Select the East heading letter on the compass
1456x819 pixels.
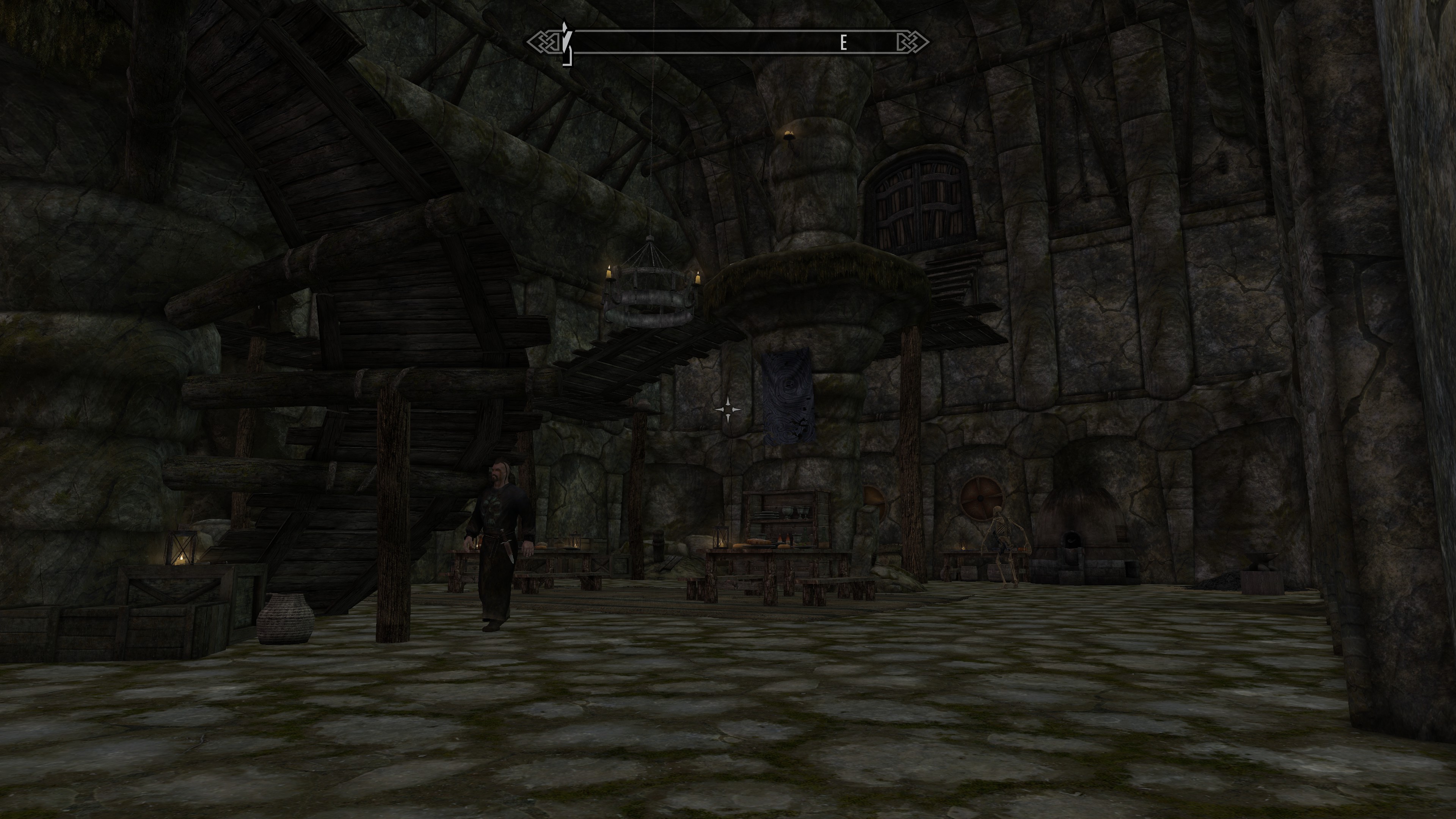click(x=843, y=43)
